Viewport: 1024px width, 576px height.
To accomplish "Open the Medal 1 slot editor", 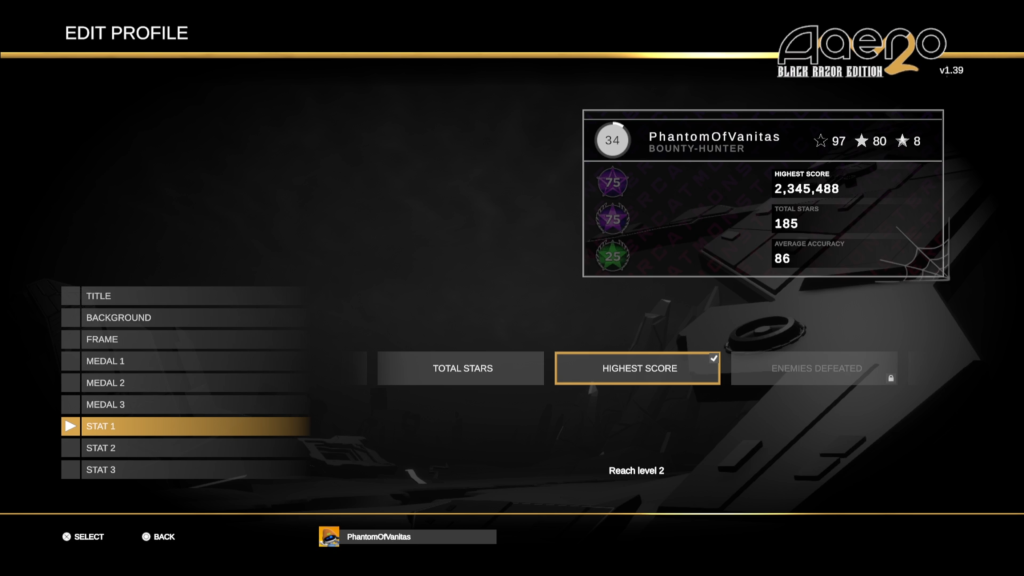I will (185, 361).
